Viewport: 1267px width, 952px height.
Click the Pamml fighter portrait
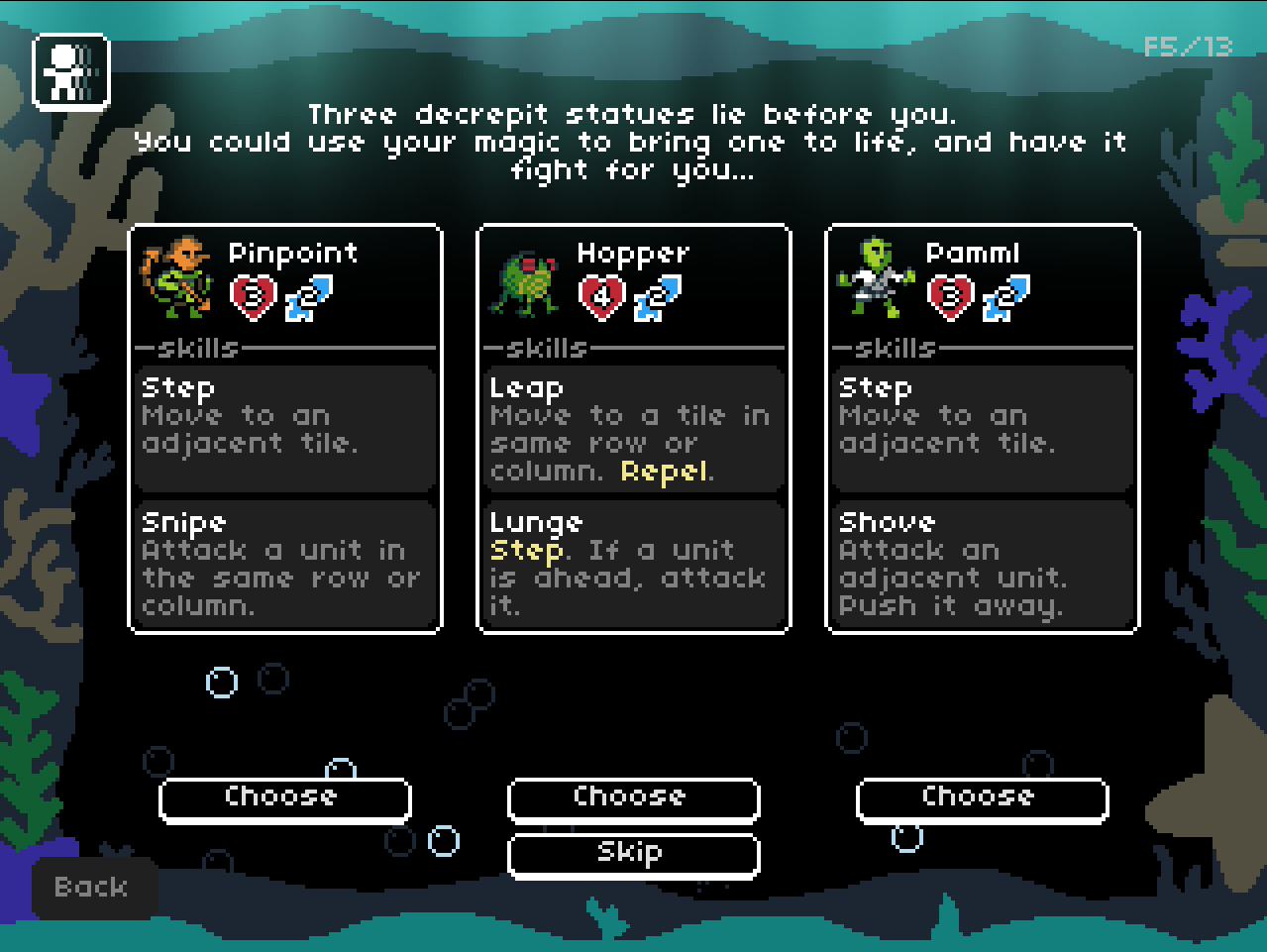point(875,278)
